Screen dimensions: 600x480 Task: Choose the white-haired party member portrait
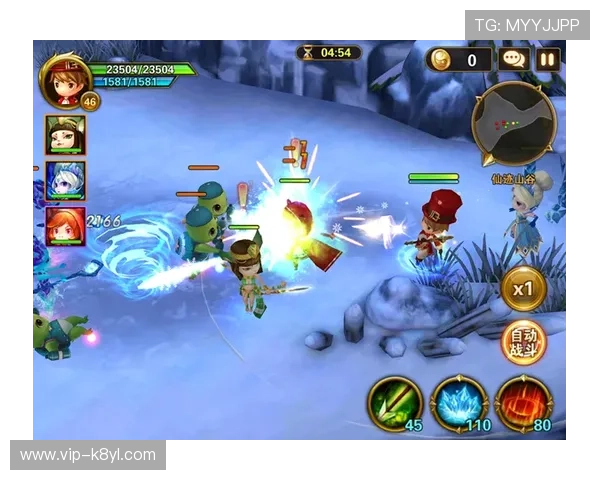coord(65,180)
